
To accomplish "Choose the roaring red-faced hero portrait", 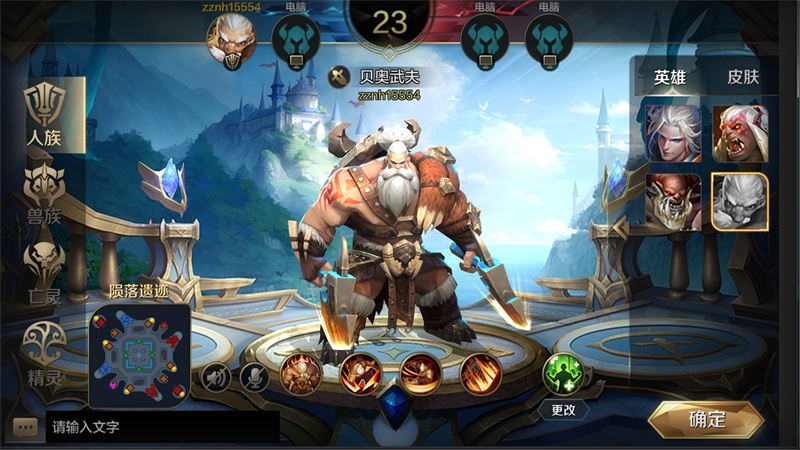I will point(740,133).
